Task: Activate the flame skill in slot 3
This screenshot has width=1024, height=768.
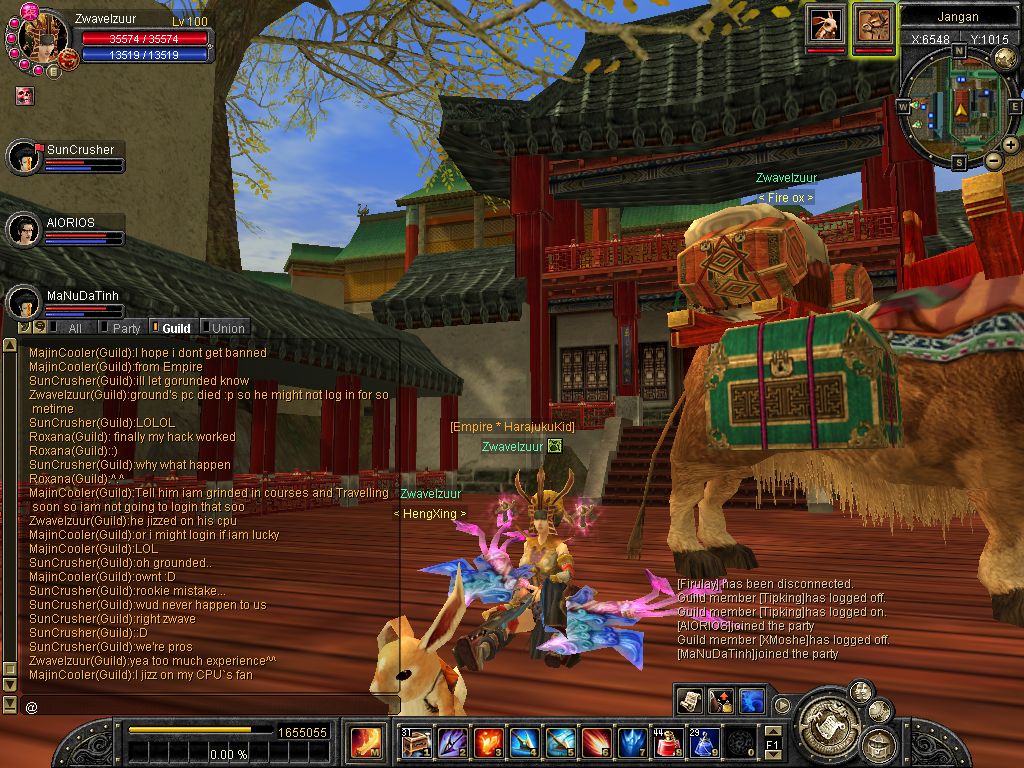Action: click(488, 742)
